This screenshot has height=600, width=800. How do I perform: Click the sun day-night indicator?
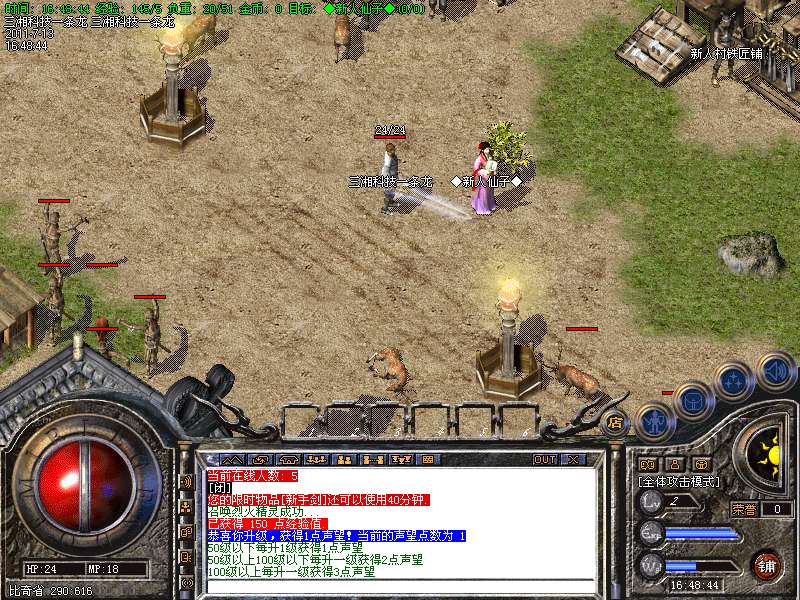(769, 456)
